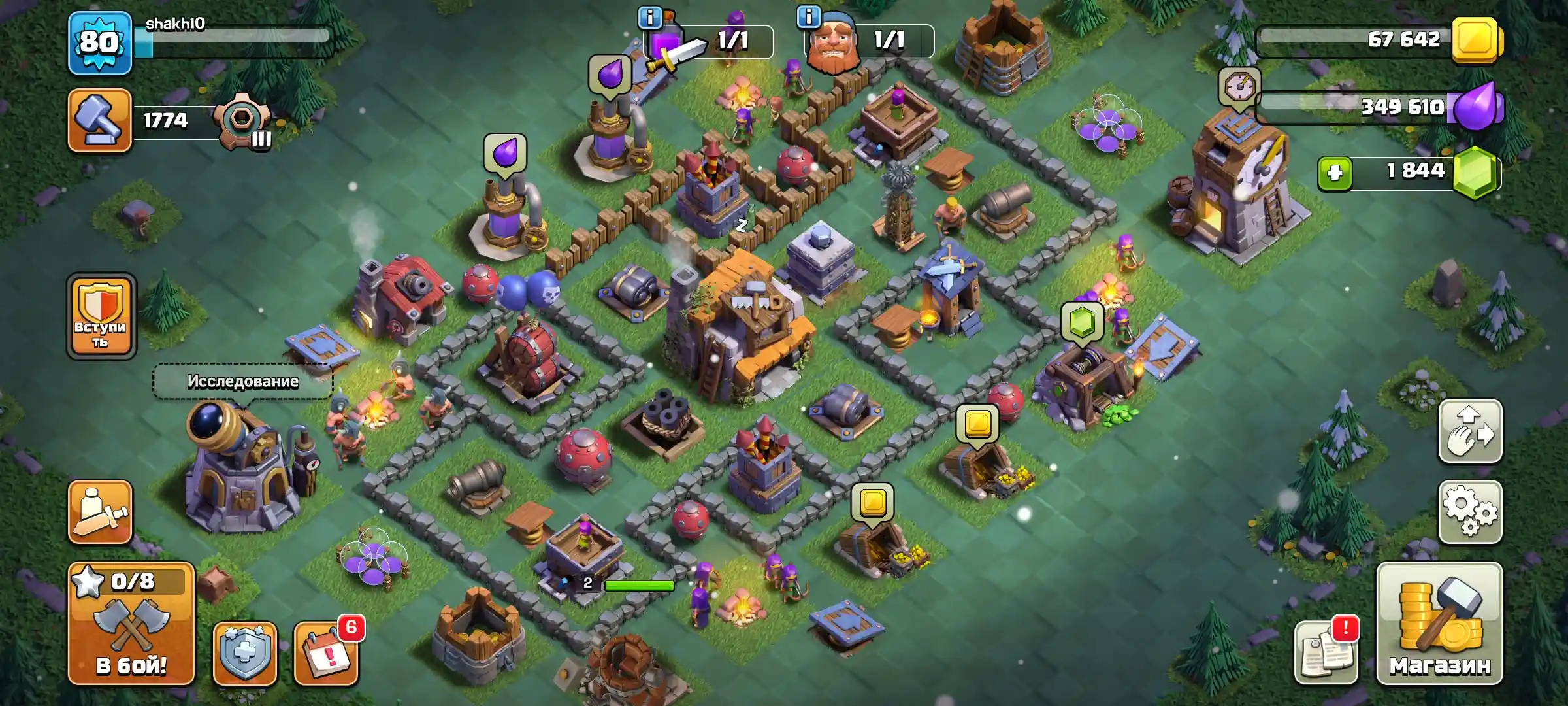Viewport: 1568px width, 706px height.
Task: Open the Исследование lab label
Action: click(x=243, y=382)
